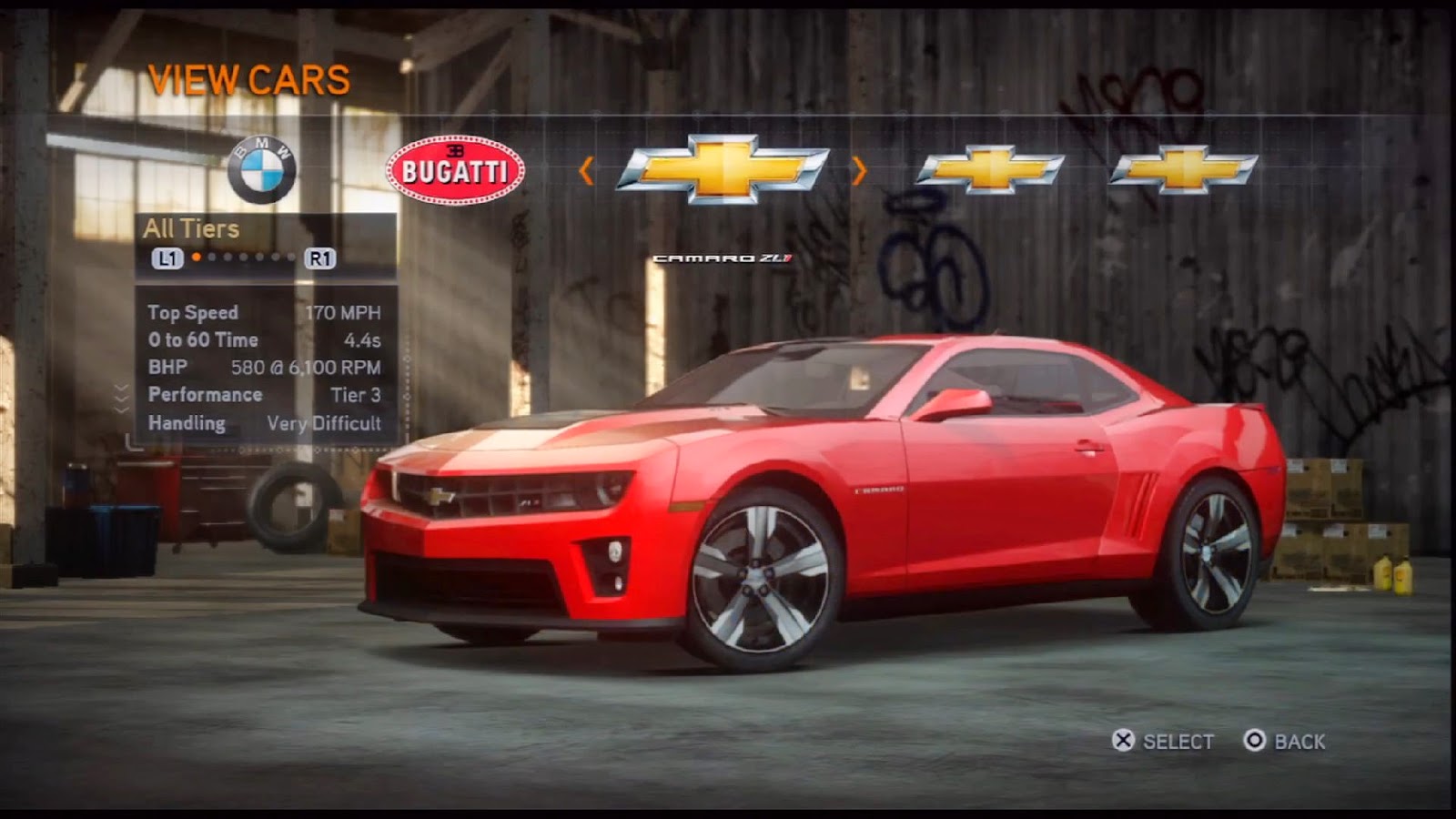Click the L1 shoulder button label

(166, 259)
